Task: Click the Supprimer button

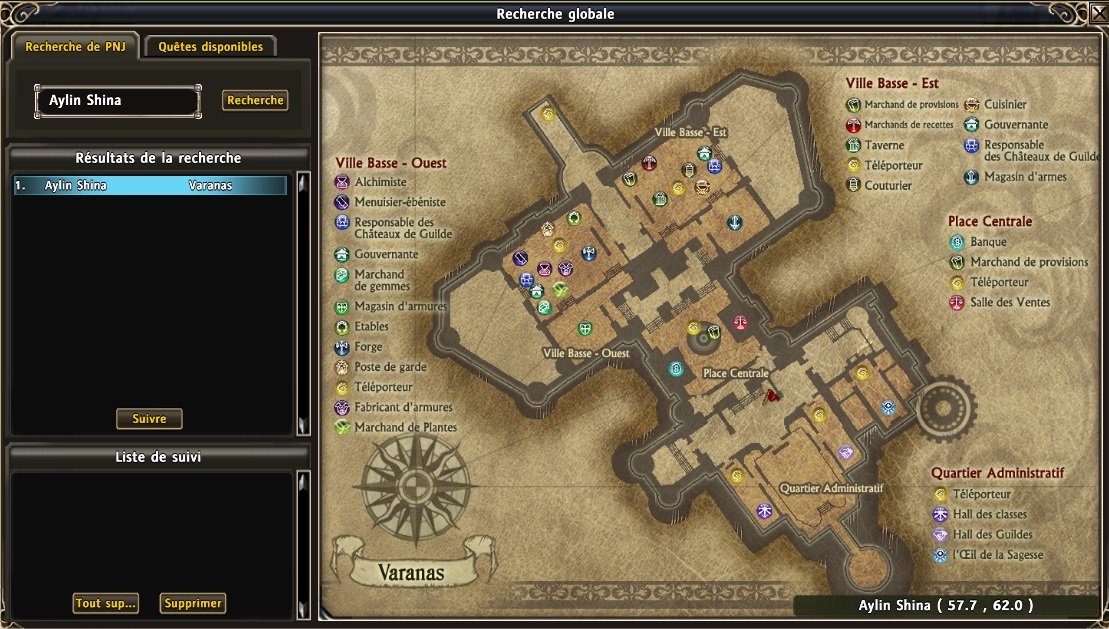Action: click(x=192, y=603)
